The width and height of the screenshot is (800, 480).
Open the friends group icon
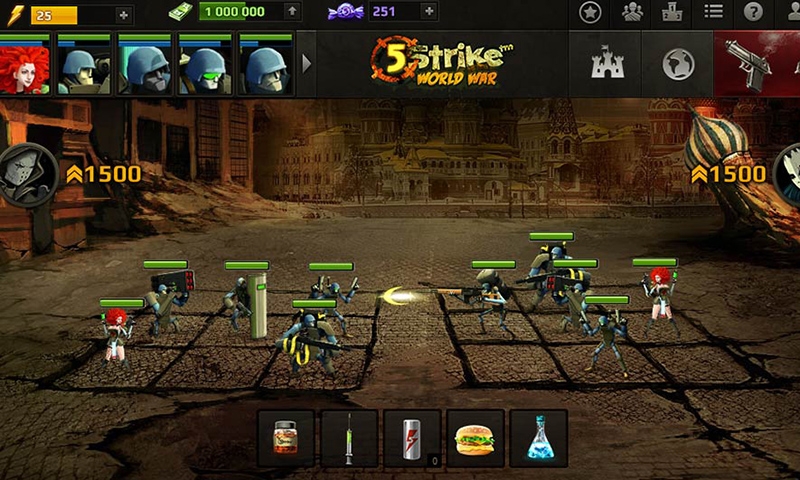coord(632,13)
